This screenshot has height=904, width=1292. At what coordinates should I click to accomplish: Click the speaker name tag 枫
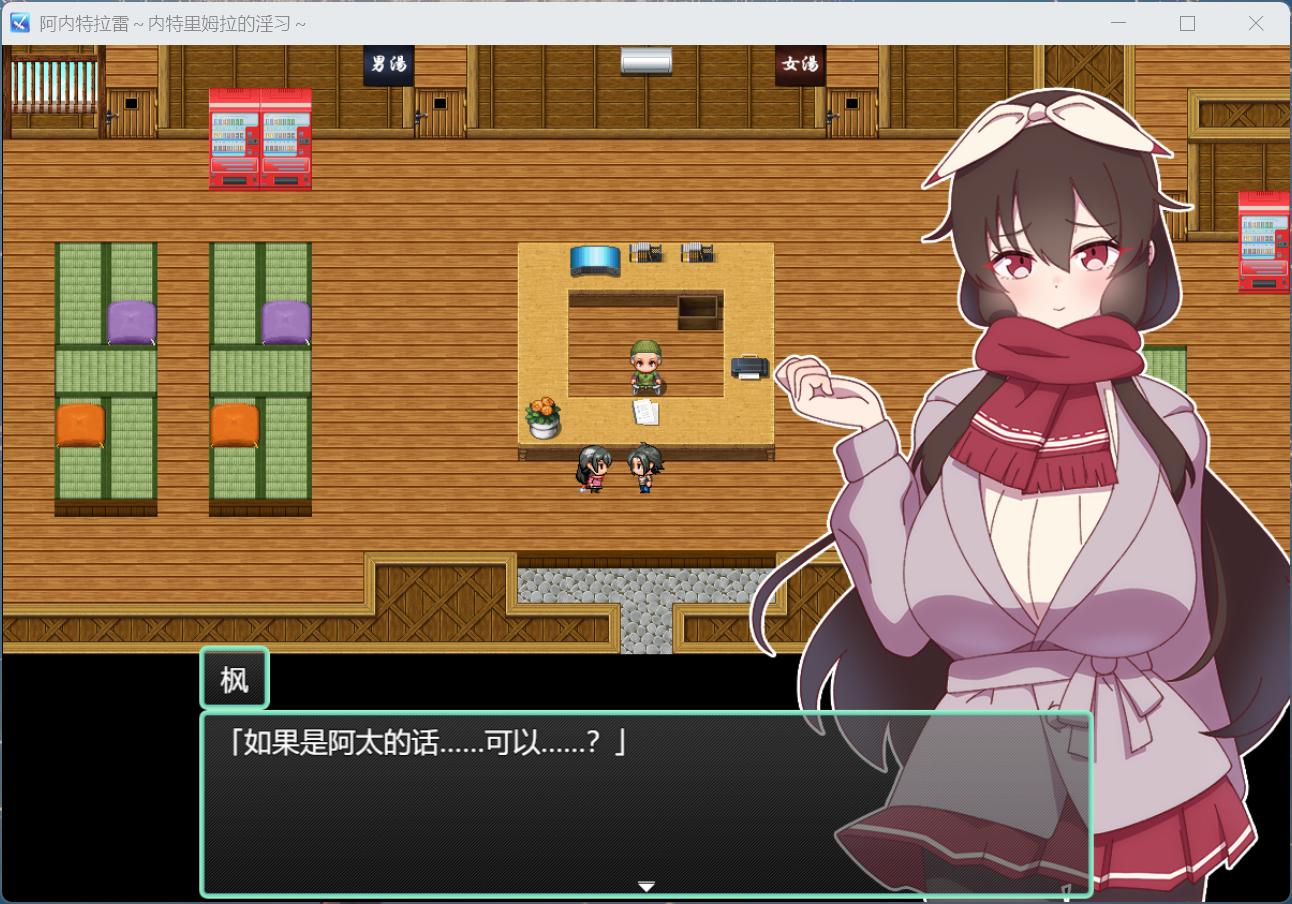point(234,677)
